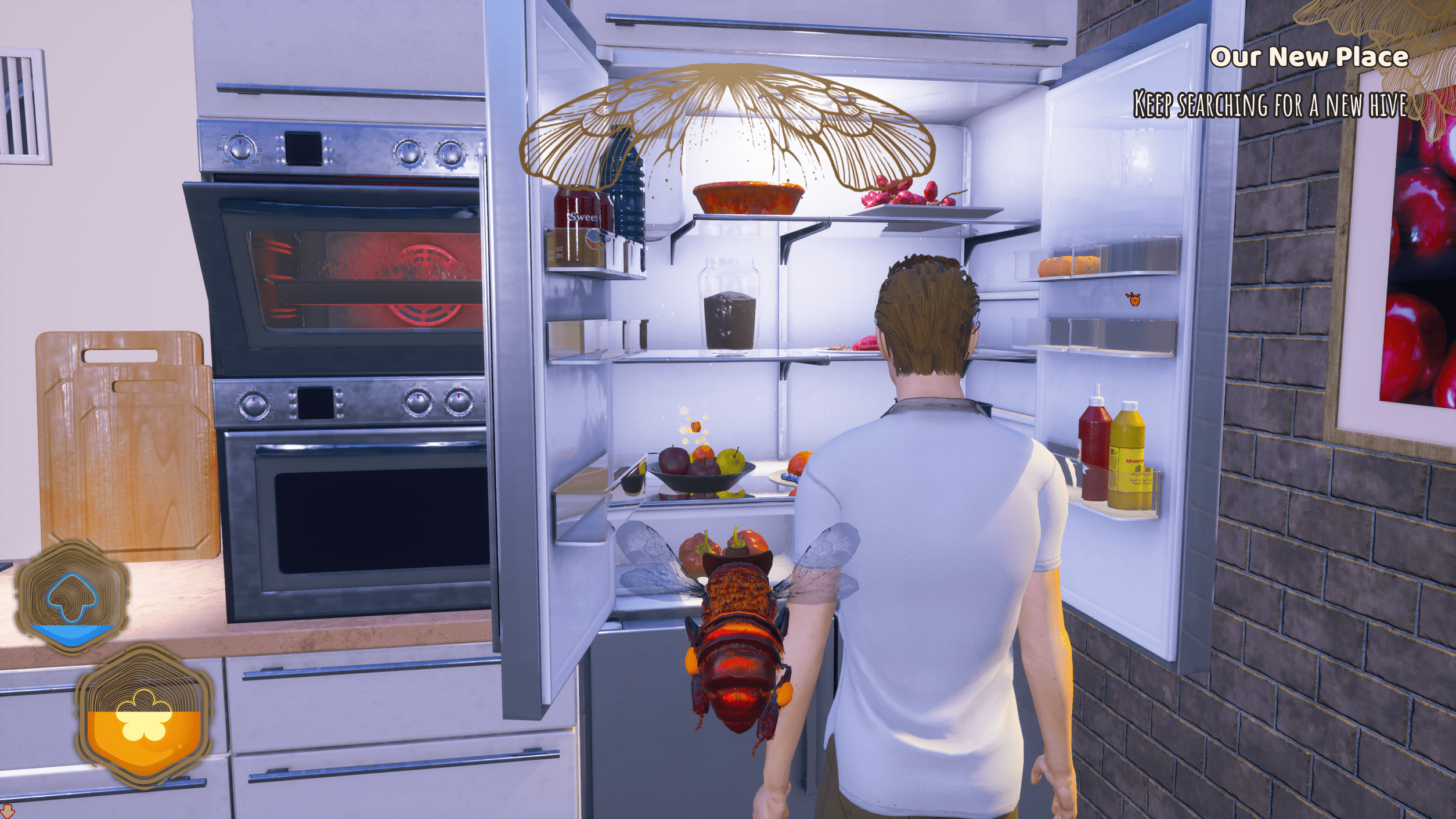Click the "Keep searching for a new hive" objective
The width and height of the screenshot is (1456, 819).
1270,105
